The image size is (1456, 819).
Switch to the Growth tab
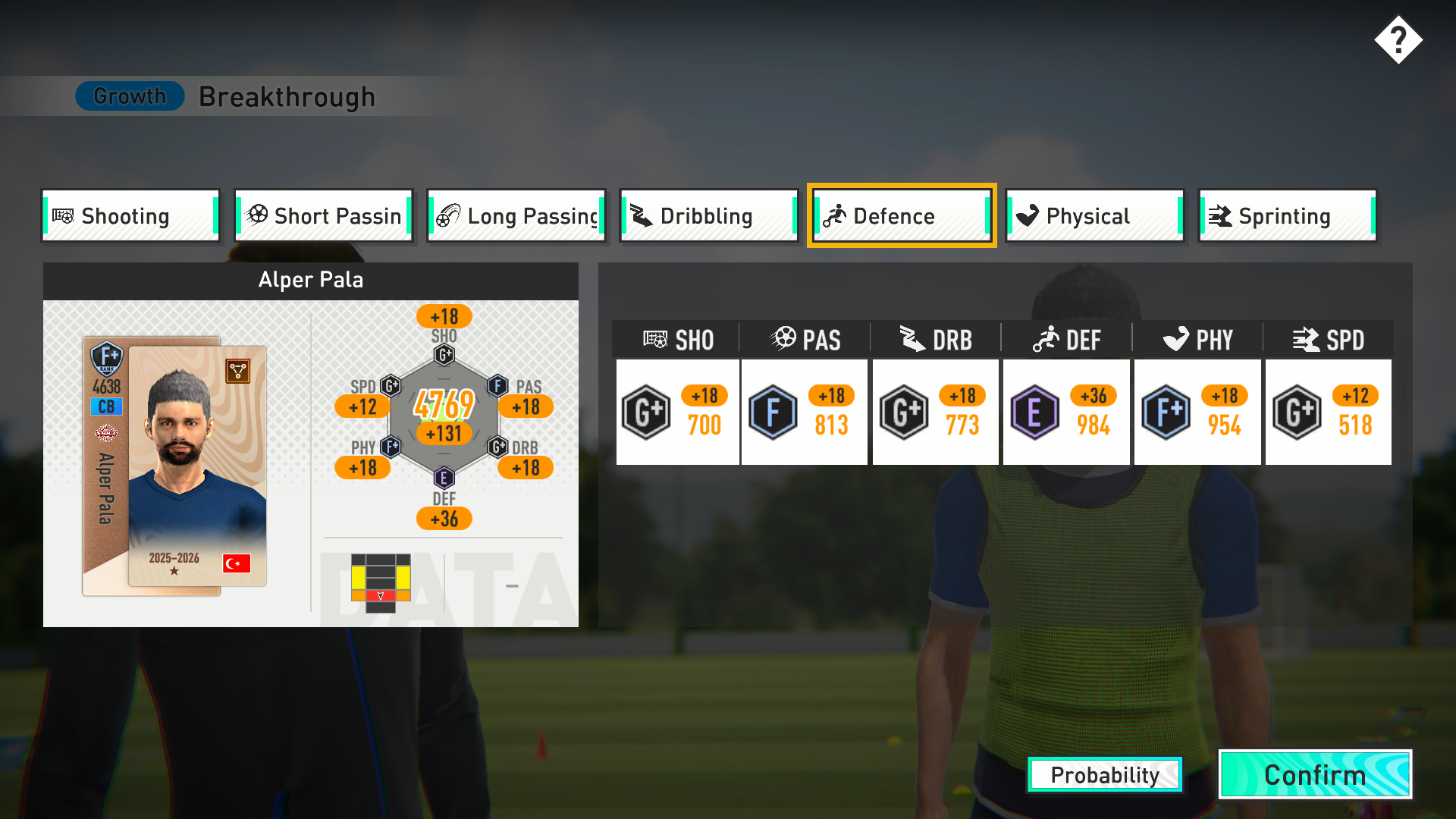(130, 96)
